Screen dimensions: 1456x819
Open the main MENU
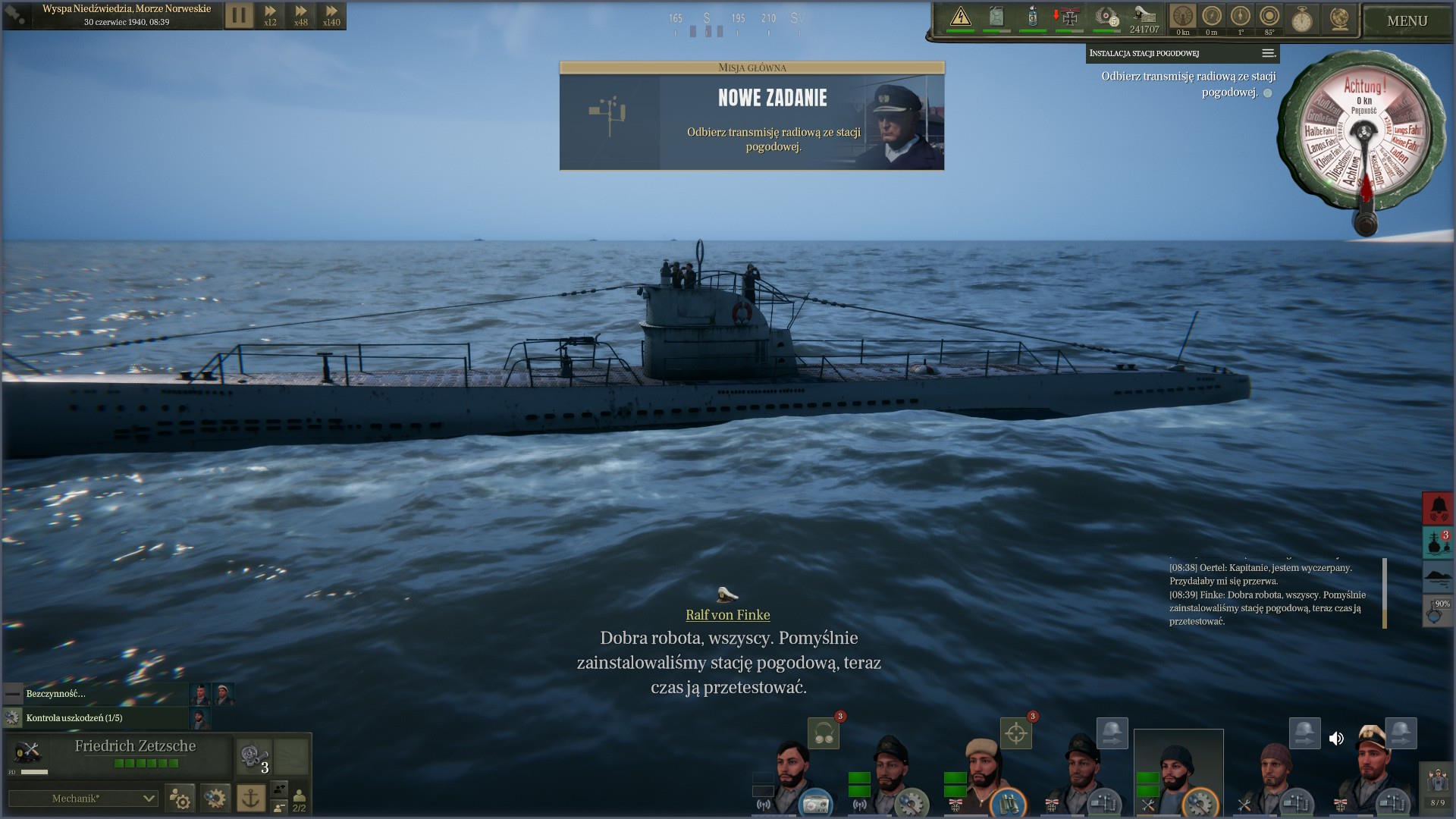pos(1407,21)
